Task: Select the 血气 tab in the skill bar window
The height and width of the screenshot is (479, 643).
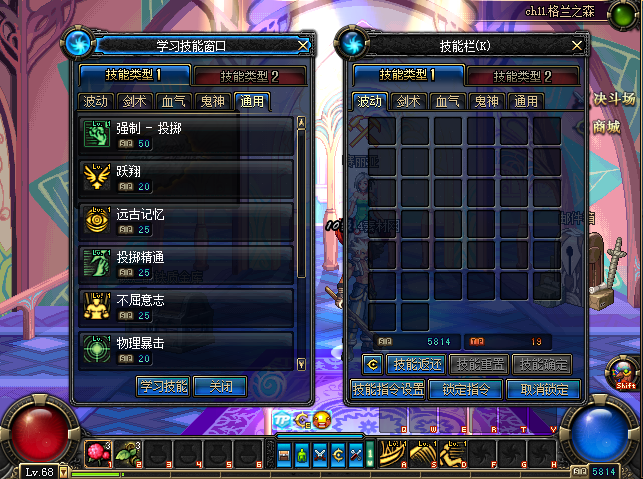Action: (x=447, y=101)
